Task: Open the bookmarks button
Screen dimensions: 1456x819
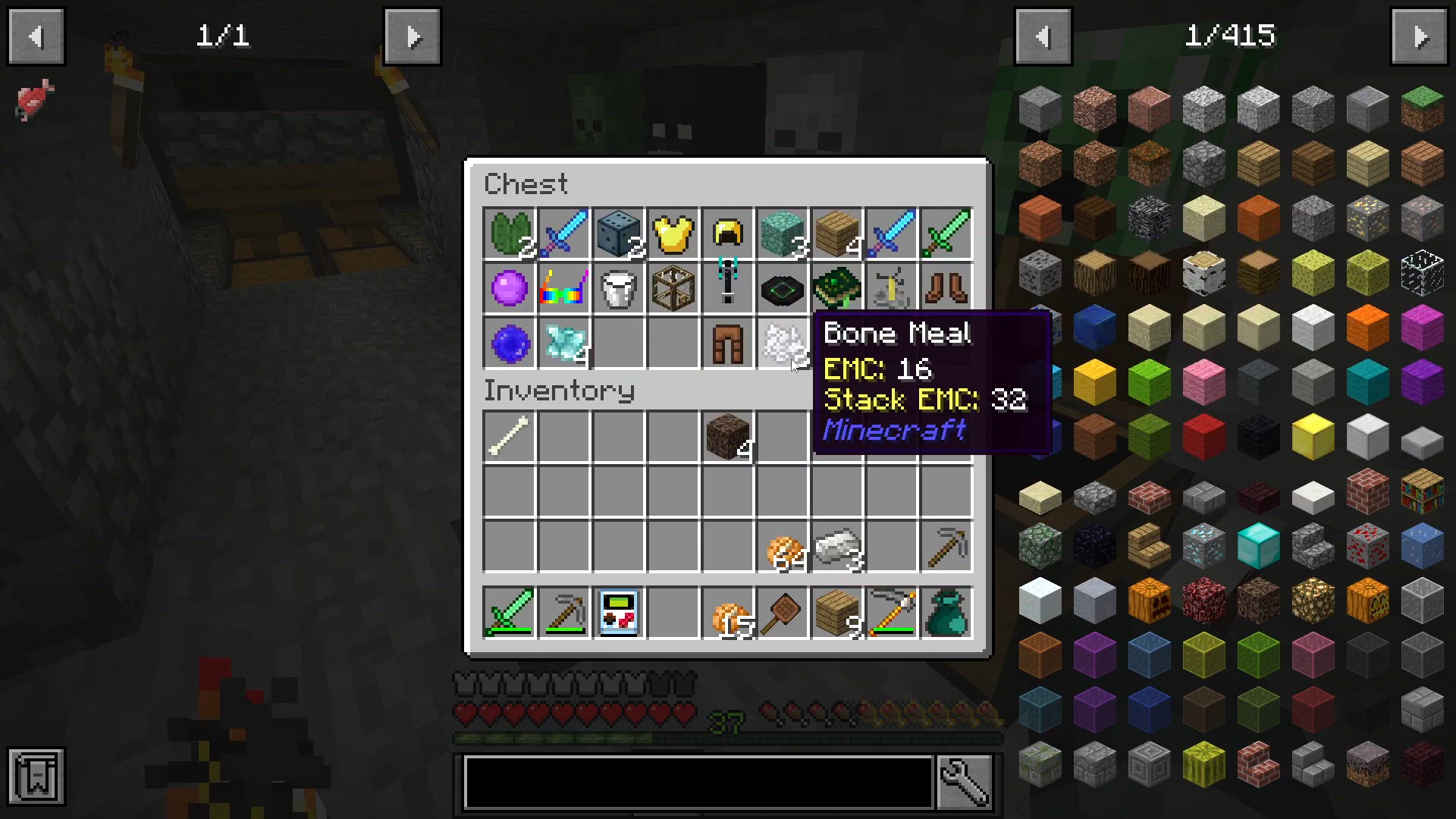Action: tap(36, 776)
